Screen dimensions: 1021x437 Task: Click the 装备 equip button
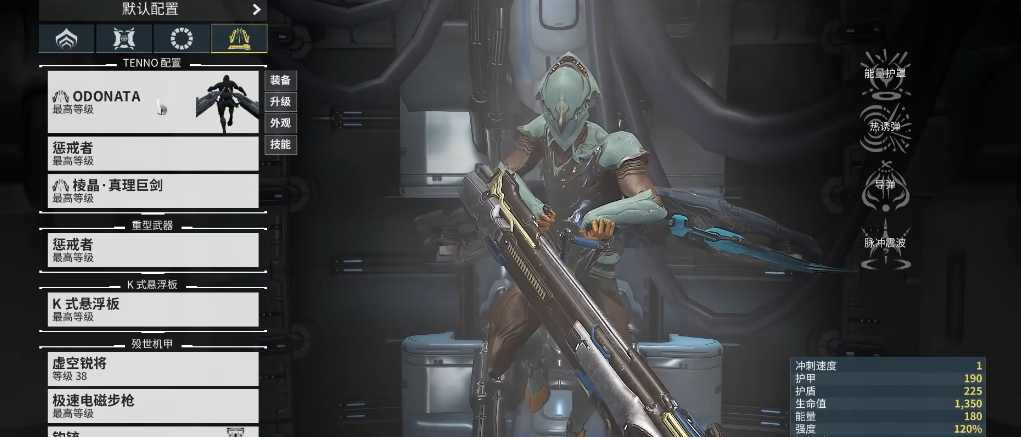[281, 80]
